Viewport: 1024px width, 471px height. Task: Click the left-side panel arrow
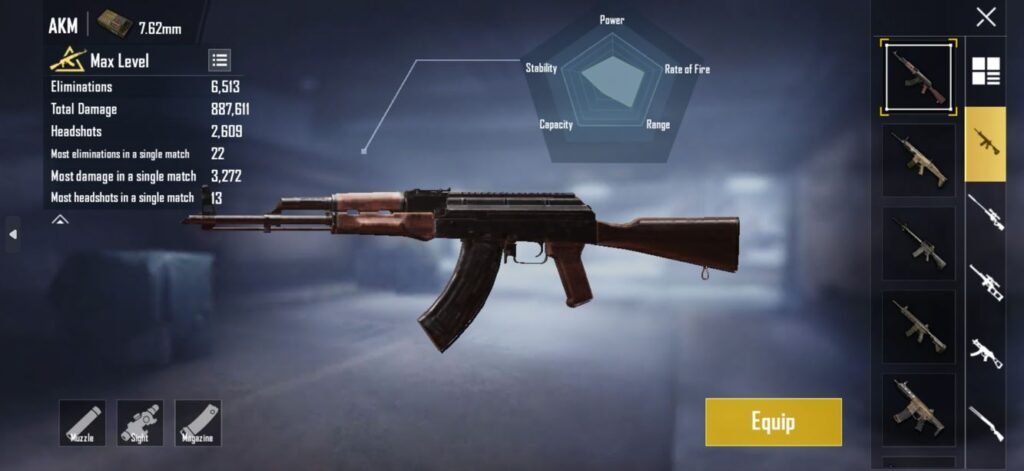13,234
